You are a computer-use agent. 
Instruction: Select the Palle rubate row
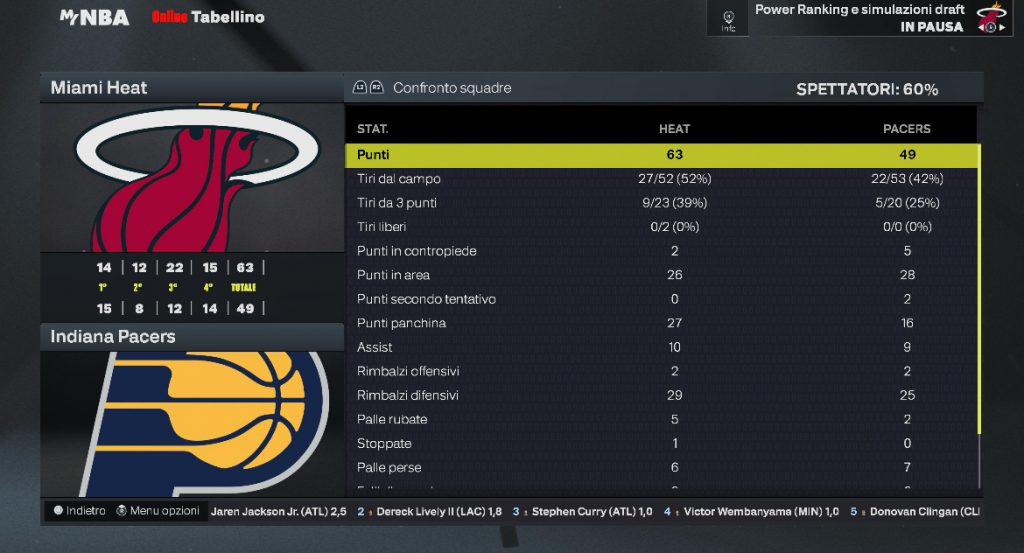tap(660, 419)
